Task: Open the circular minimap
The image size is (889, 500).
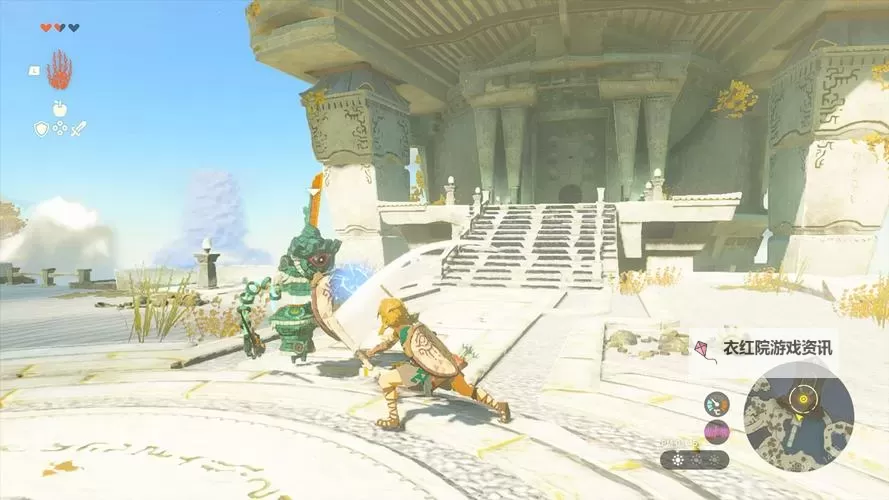Action: point(799,415)
